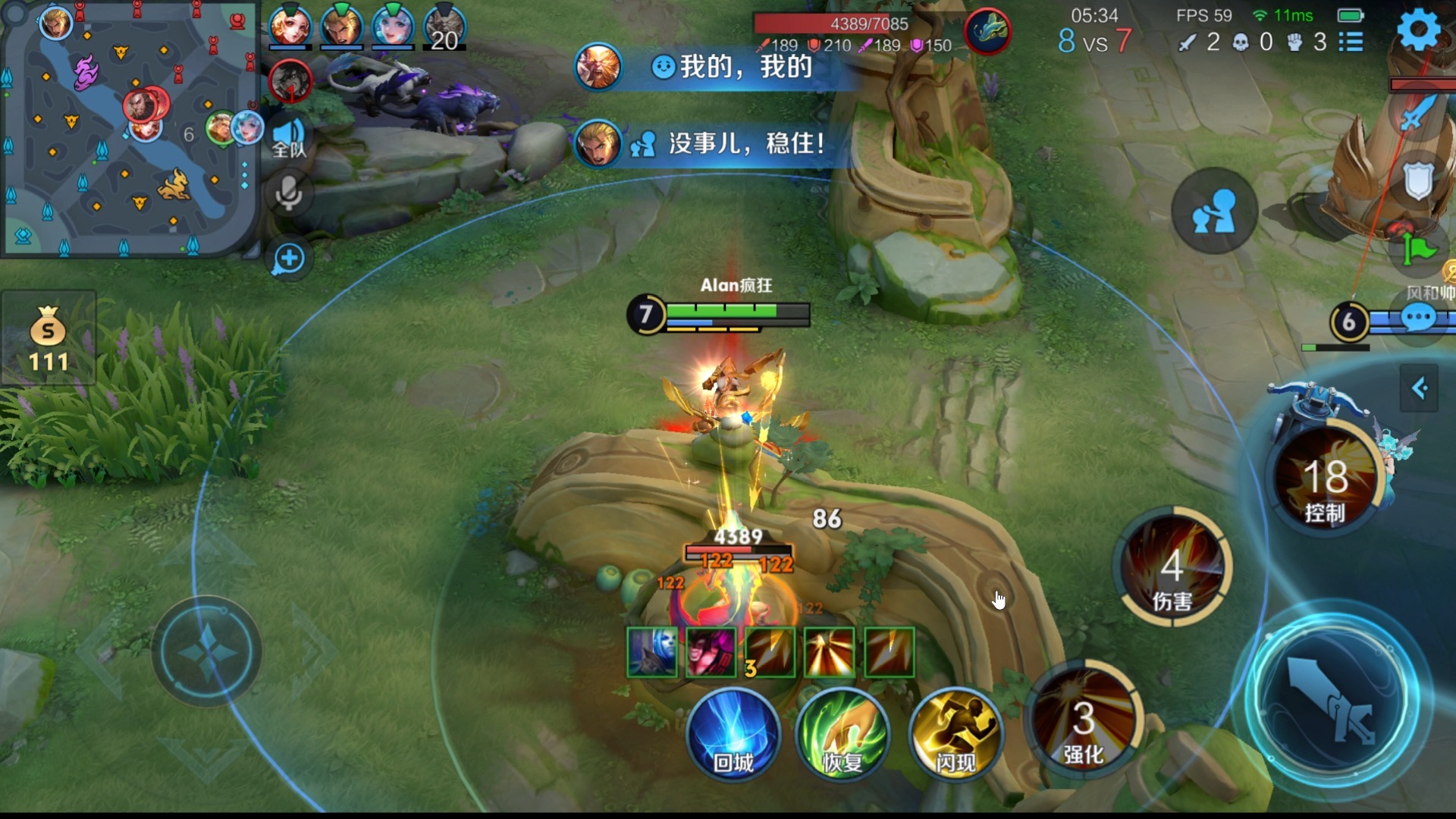Image resolution: width=1456 pixels, height=819 pixels.
Task: Open the quick chat plus button
Action: 288,259
